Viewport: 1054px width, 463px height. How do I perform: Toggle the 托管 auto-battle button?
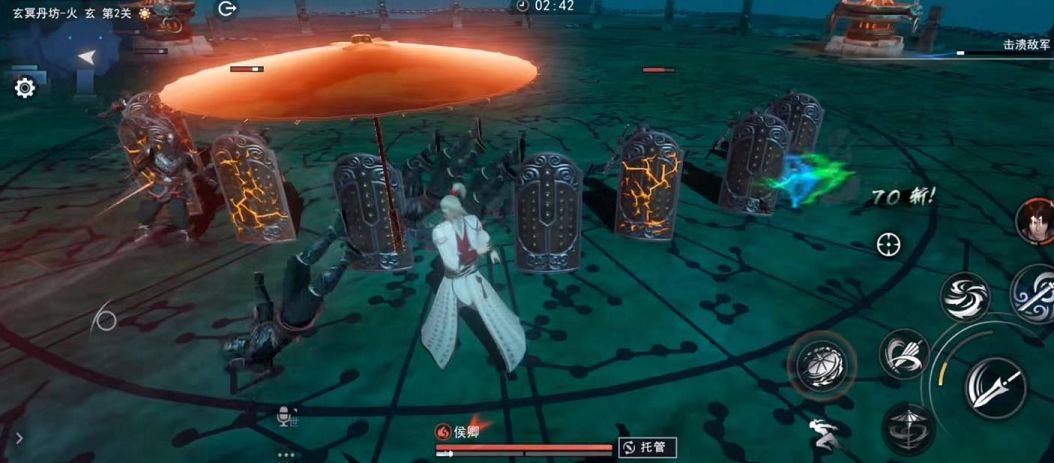647,447
